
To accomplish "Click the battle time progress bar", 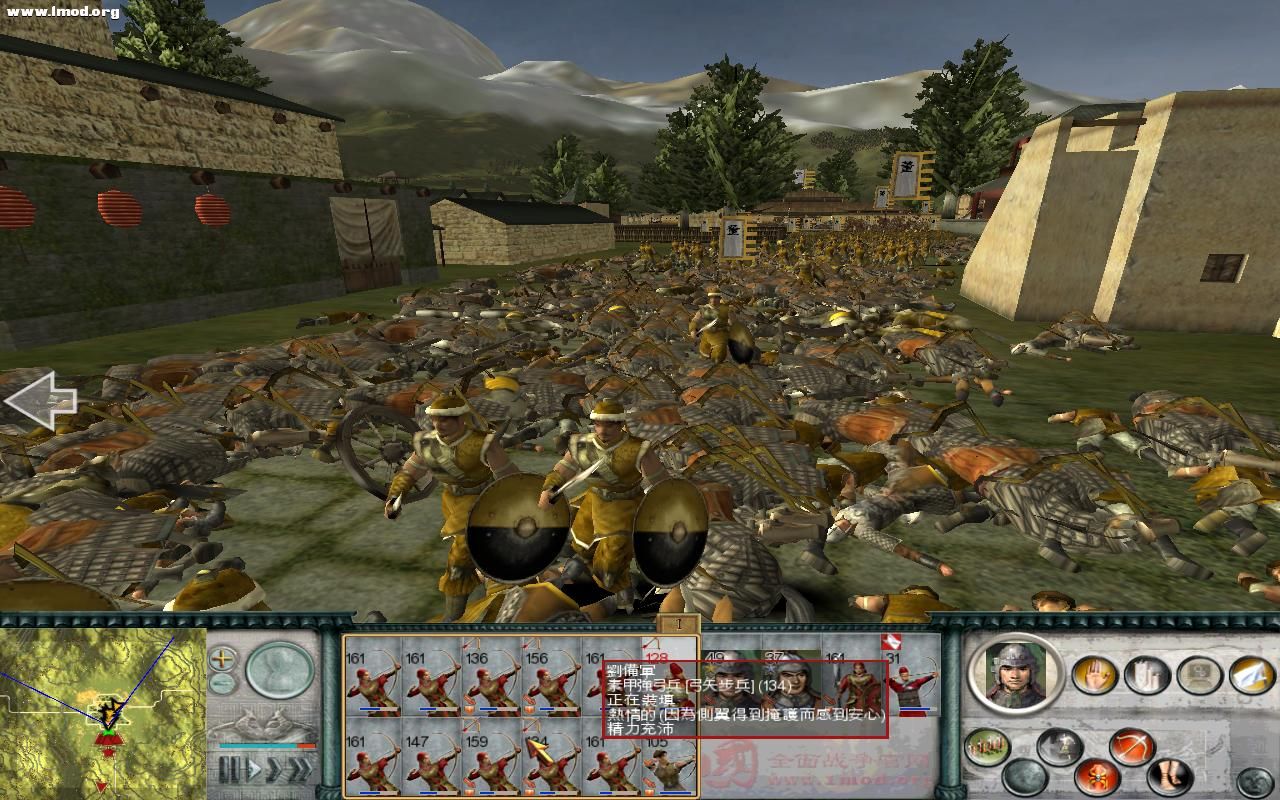I will [264, 746].
